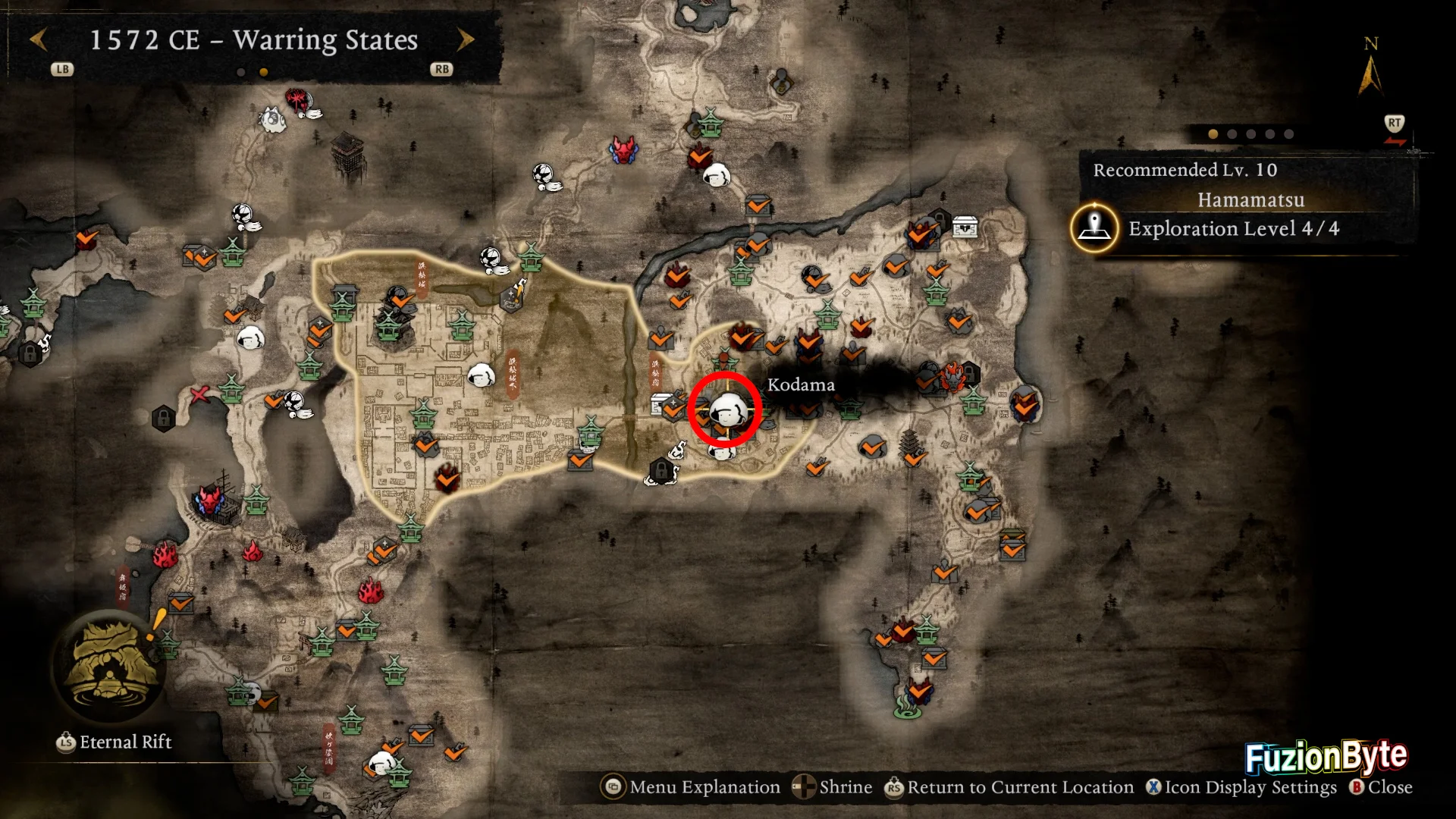The image size is (1456, 819).
Task: Choose the Close option in the bottom bar
Action: click(x=1381, y=787)
